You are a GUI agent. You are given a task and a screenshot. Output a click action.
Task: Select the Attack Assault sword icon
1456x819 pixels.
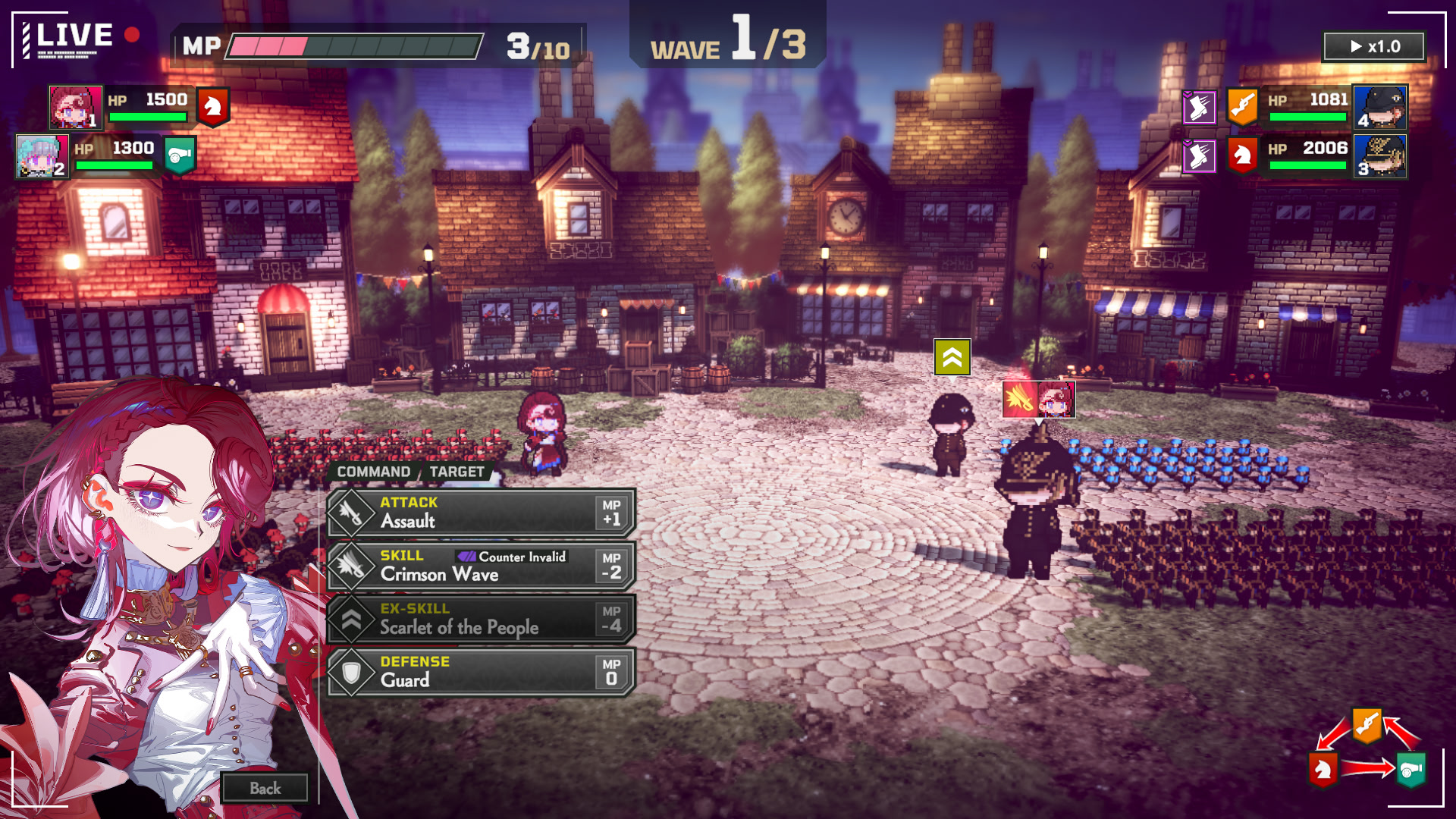pyautogui.click(x=350, y=512)
